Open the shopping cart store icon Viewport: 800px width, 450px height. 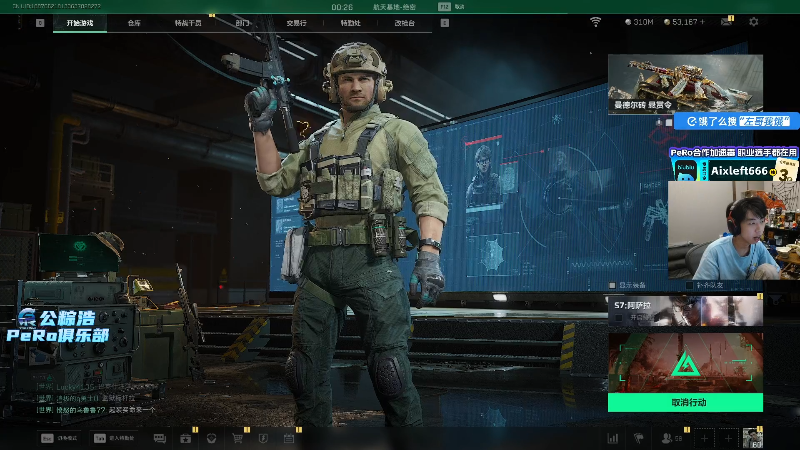click(x=238, y=438)
